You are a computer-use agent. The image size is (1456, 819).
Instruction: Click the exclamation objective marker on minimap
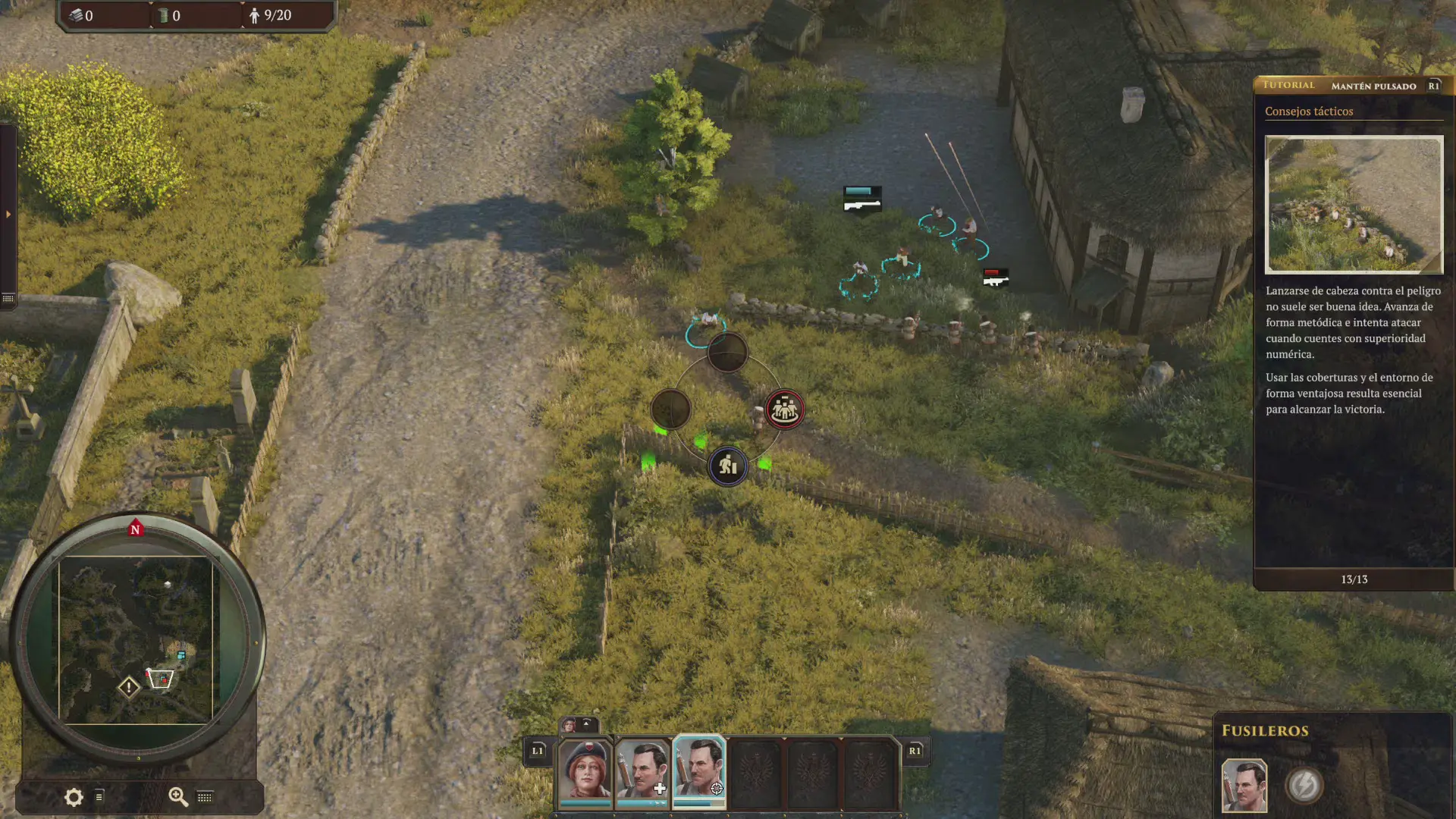pyautogui.click(x=129, y=687)
